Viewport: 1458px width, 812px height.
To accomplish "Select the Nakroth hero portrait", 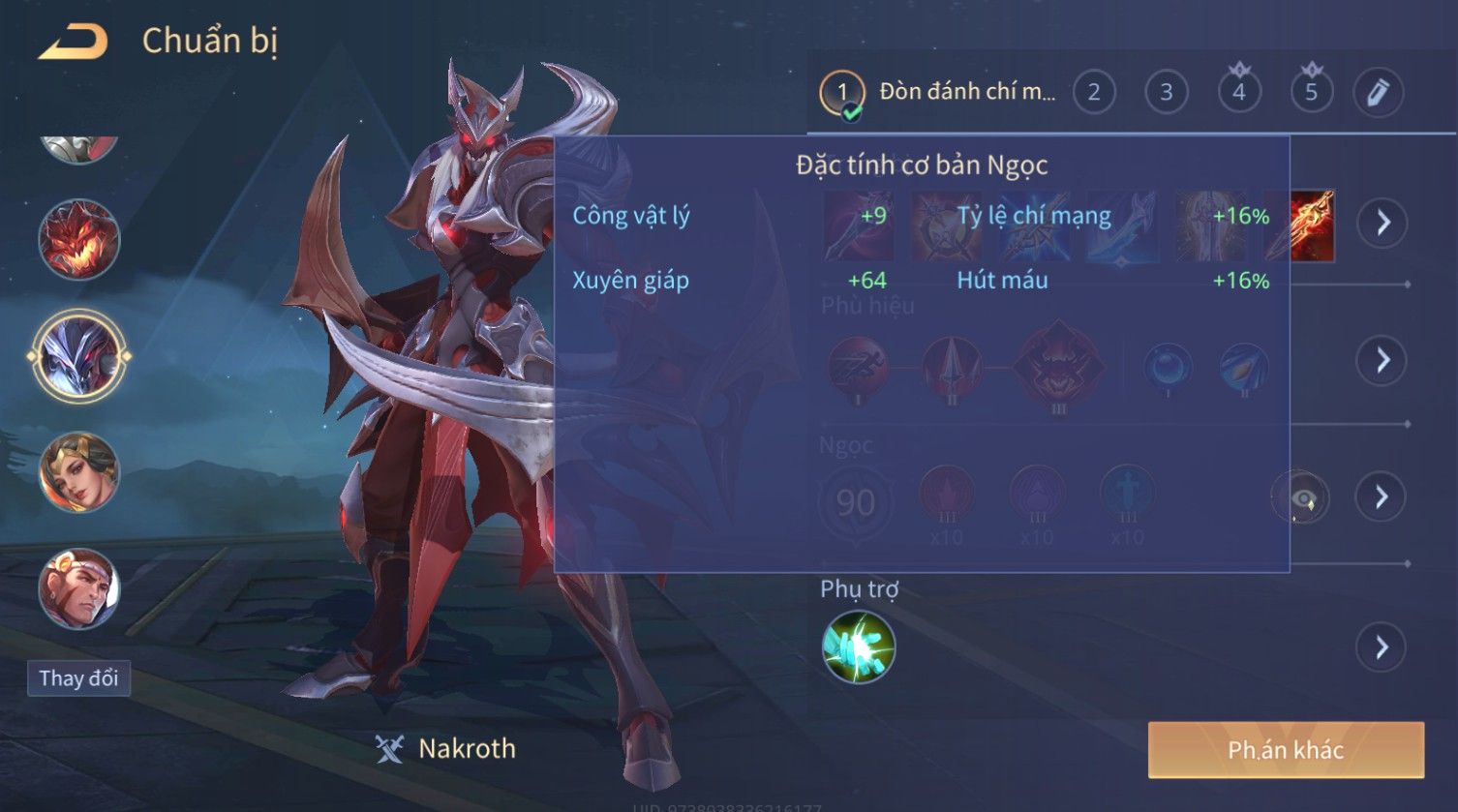I will tap(78, 356).
